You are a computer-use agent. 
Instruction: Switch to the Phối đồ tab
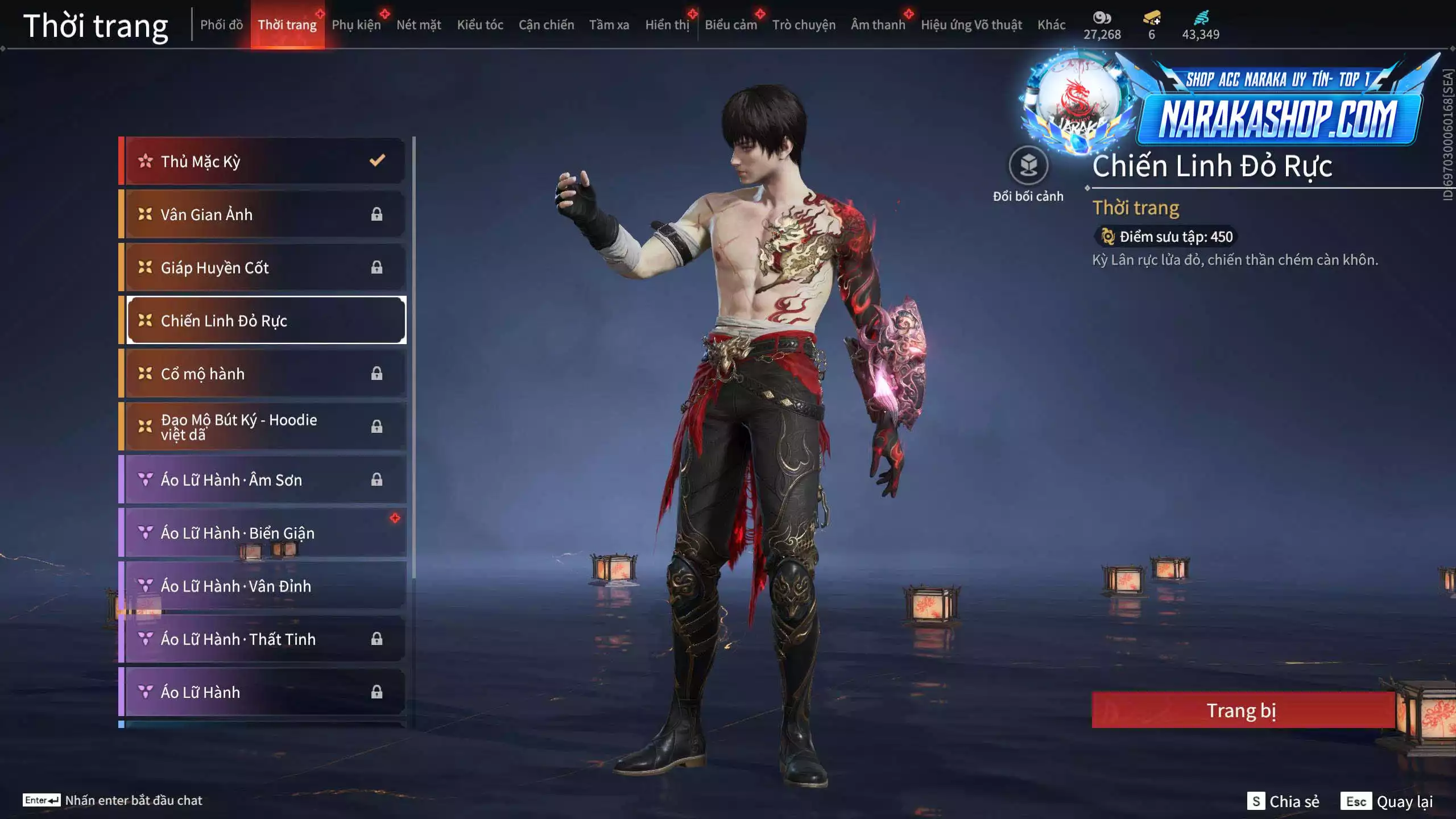[221, 25]
